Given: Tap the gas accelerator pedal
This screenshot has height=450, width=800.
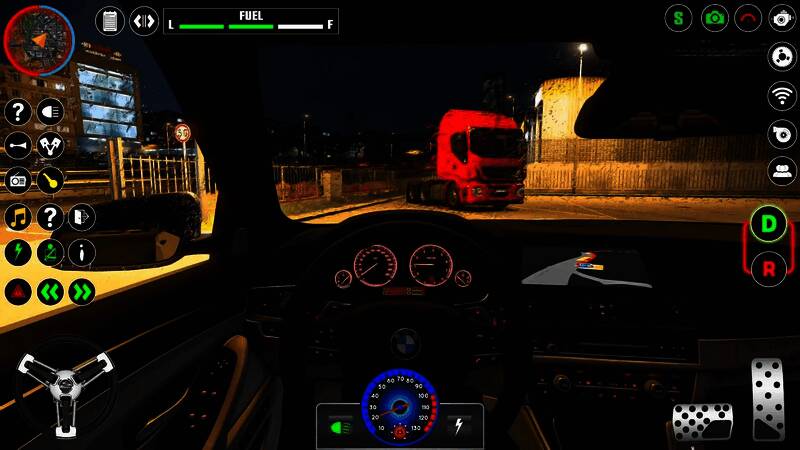Looking at the screenshot, I should (x=768, y=398).
